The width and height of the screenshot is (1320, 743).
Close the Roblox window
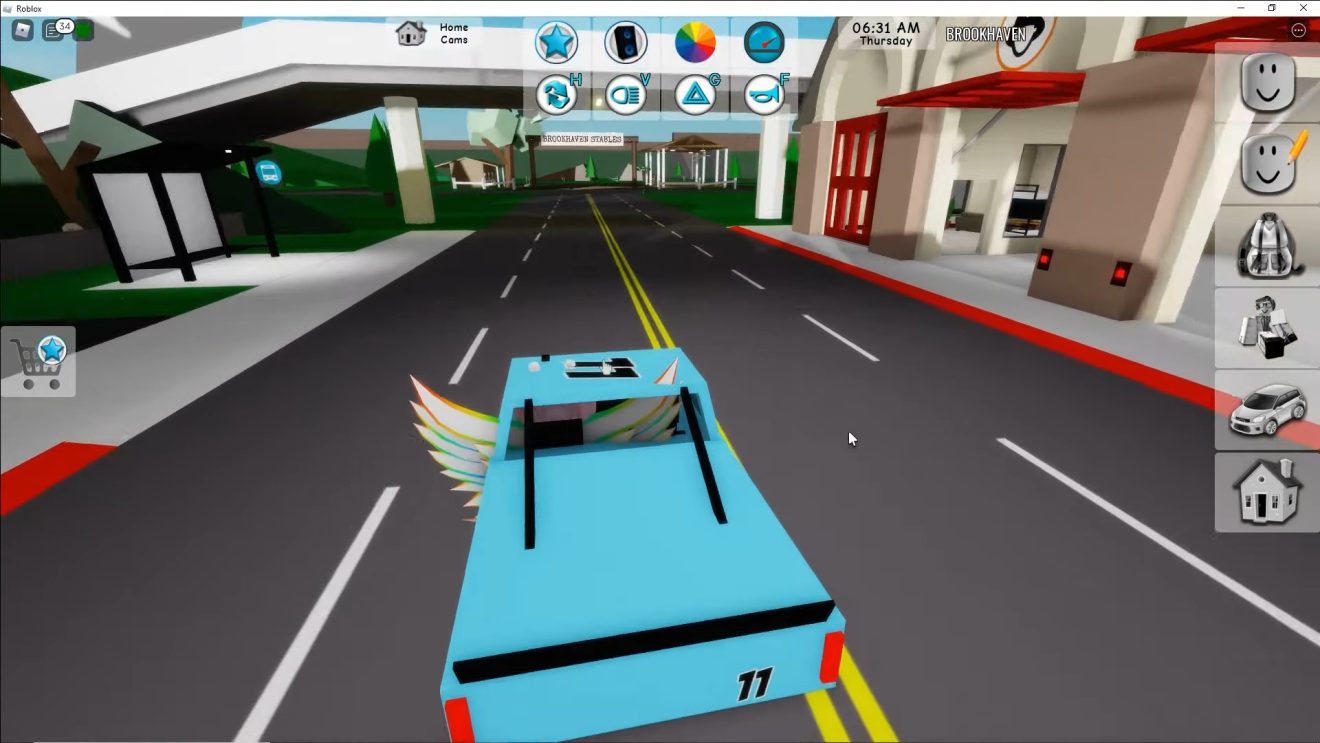point(1303,8)
